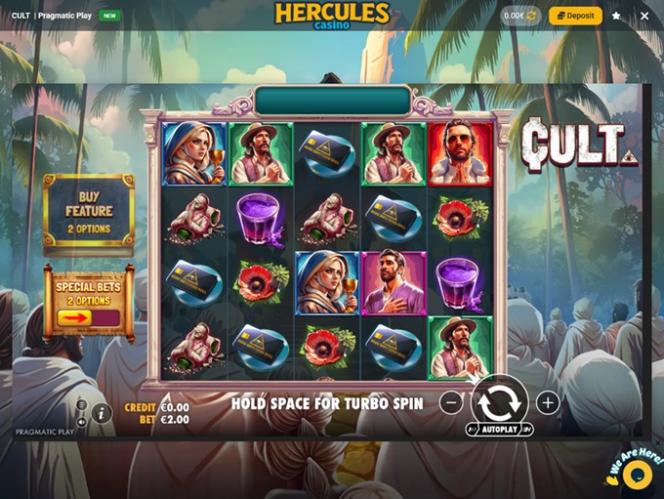Open the Autoplay options
664x499 pixels.
pos(499,428)
